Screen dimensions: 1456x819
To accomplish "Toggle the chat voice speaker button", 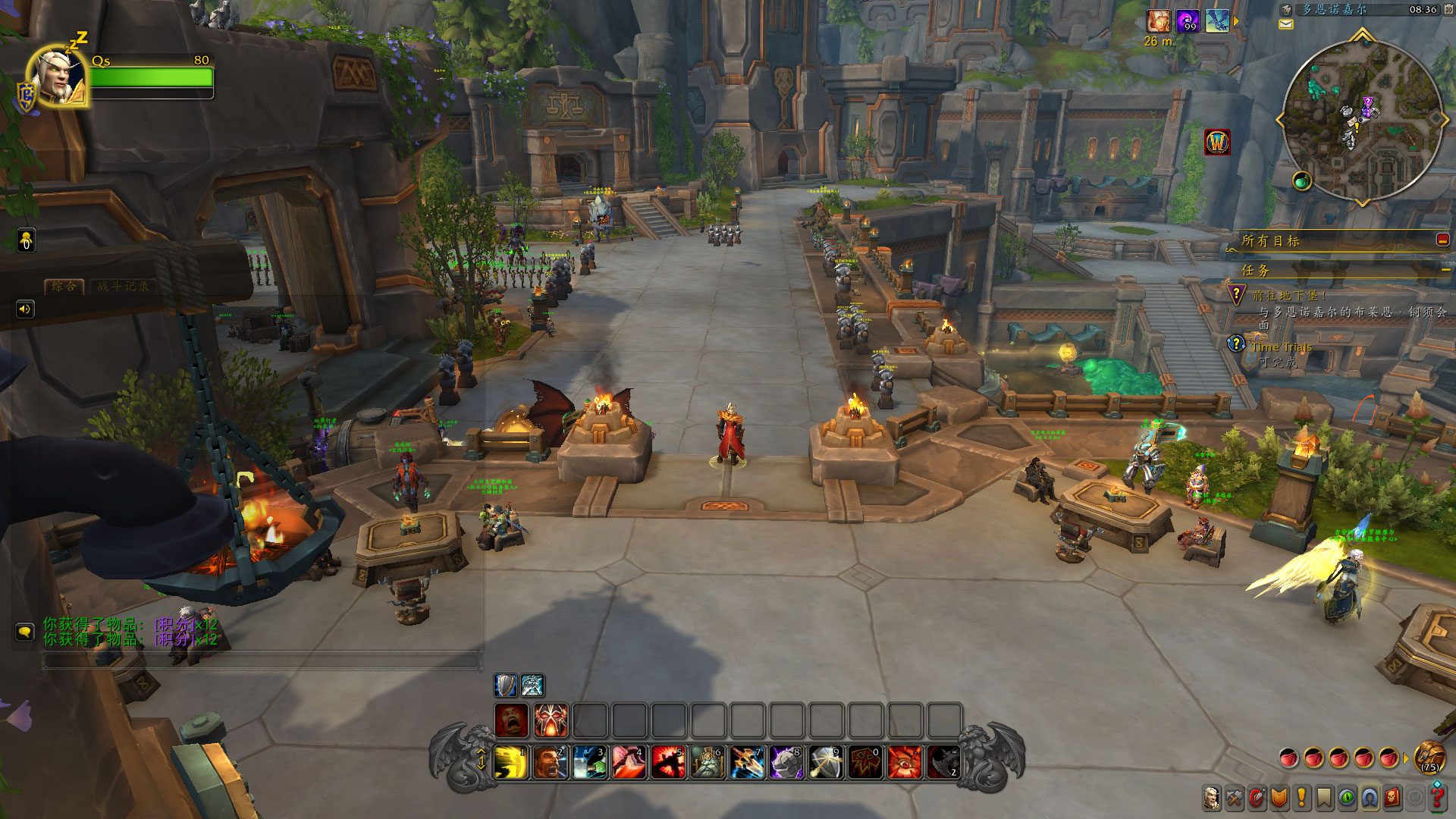I will coord(25,309).
